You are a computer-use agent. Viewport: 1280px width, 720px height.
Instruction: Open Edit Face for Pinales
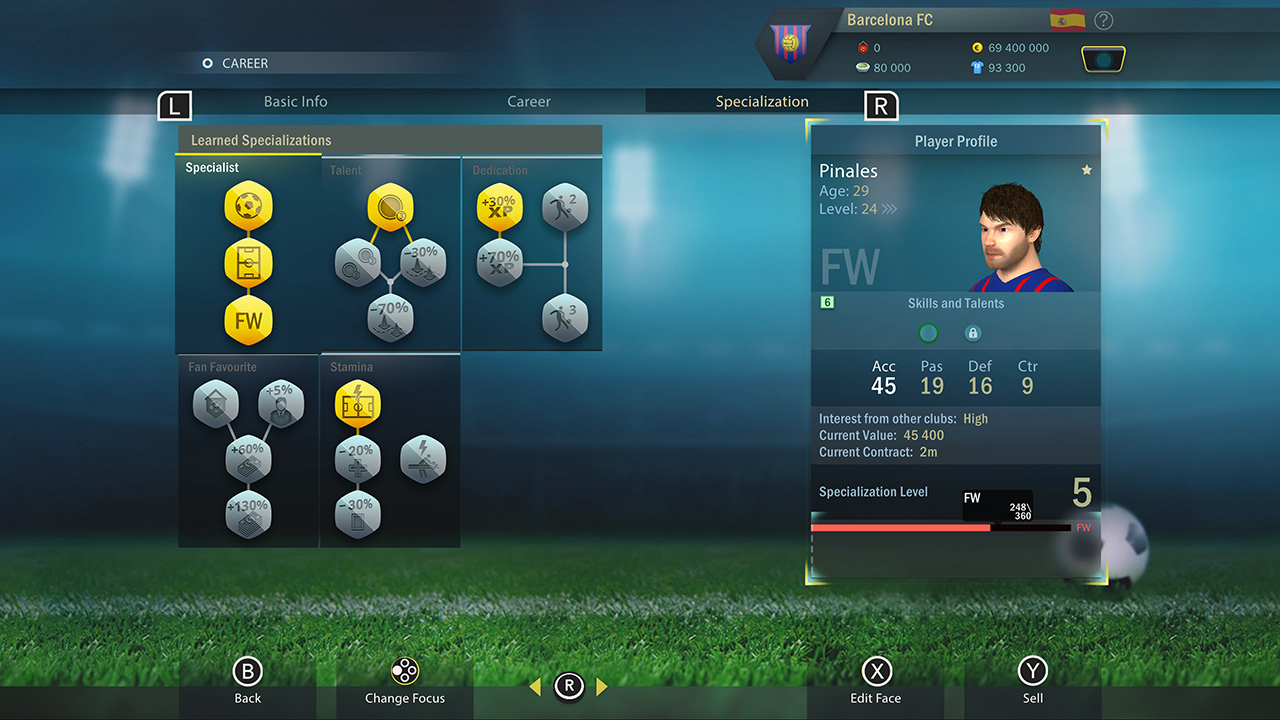[x=877, y=678]
